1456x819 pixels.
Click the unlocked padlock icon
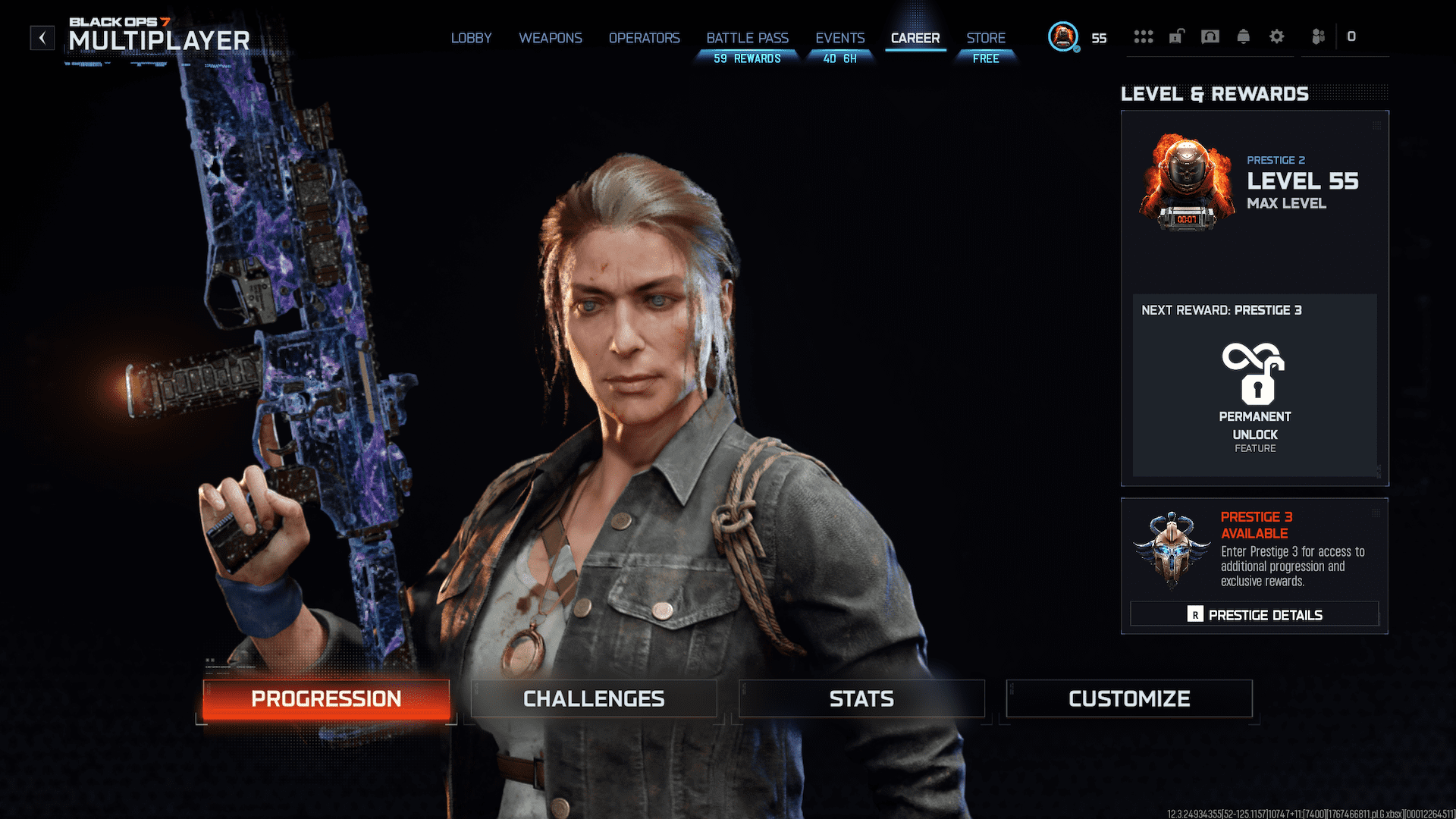pos(1176,36)
